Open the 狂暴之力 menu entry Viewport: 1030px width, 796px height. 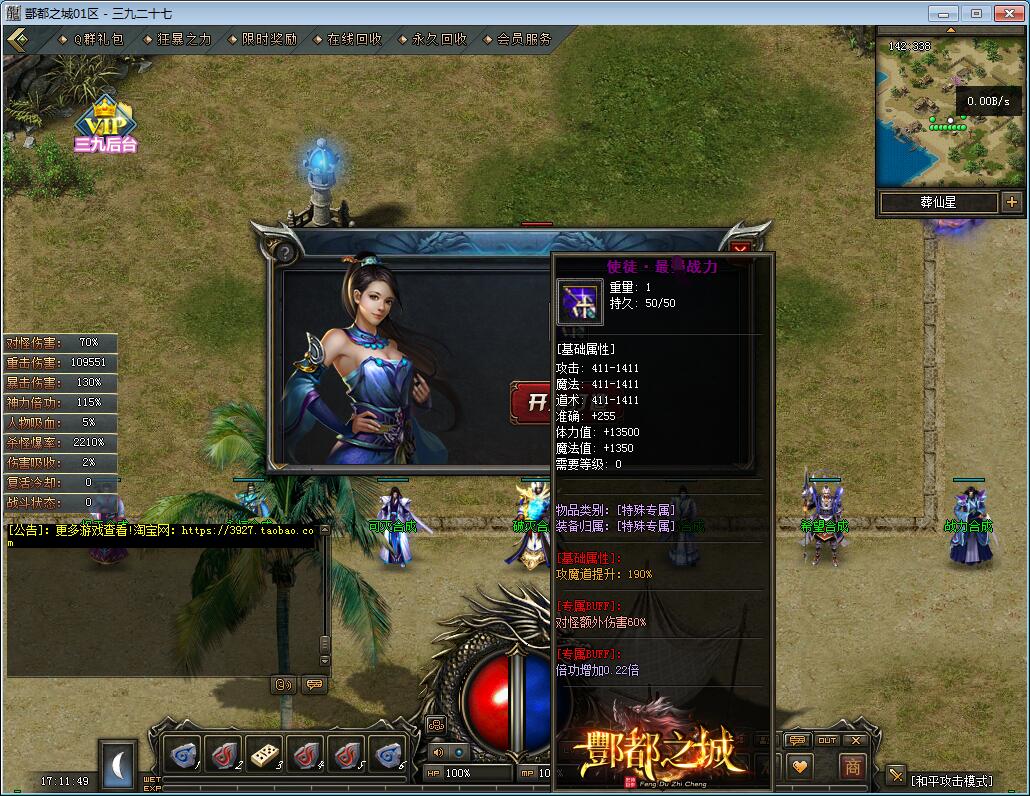click(x=184, y=39)
